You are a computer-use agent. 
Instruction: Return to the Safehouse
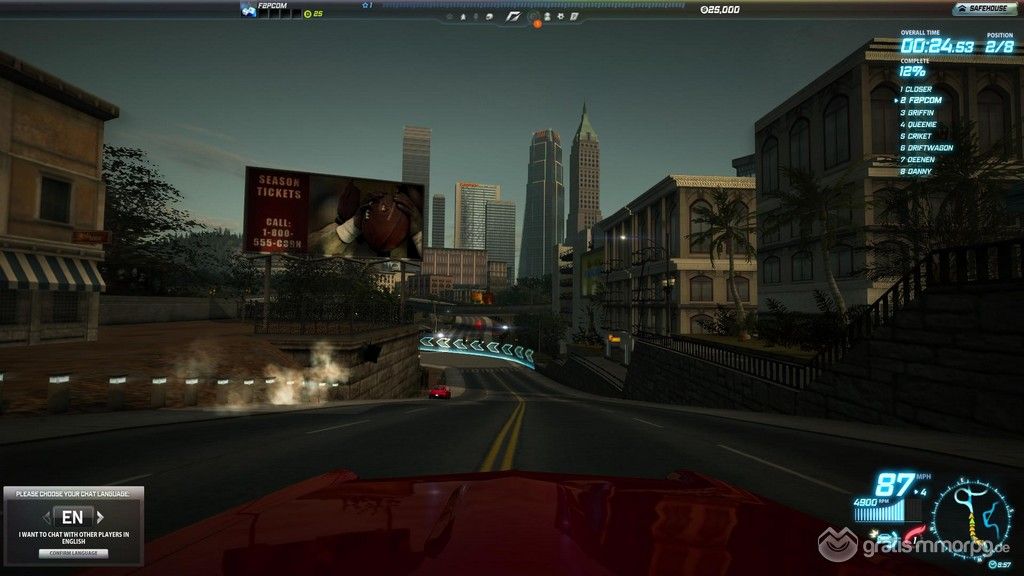point(984,9)
